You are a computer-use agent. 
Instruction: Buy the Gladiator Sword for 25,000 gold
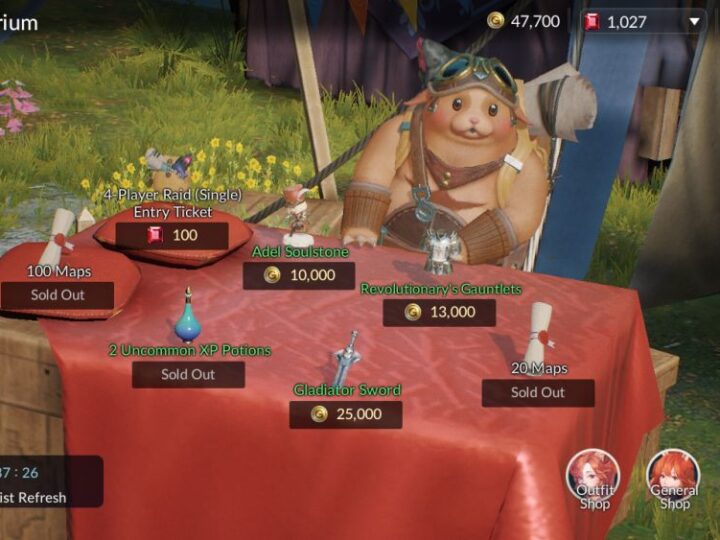pyautogui.click(x=345, y=414)
